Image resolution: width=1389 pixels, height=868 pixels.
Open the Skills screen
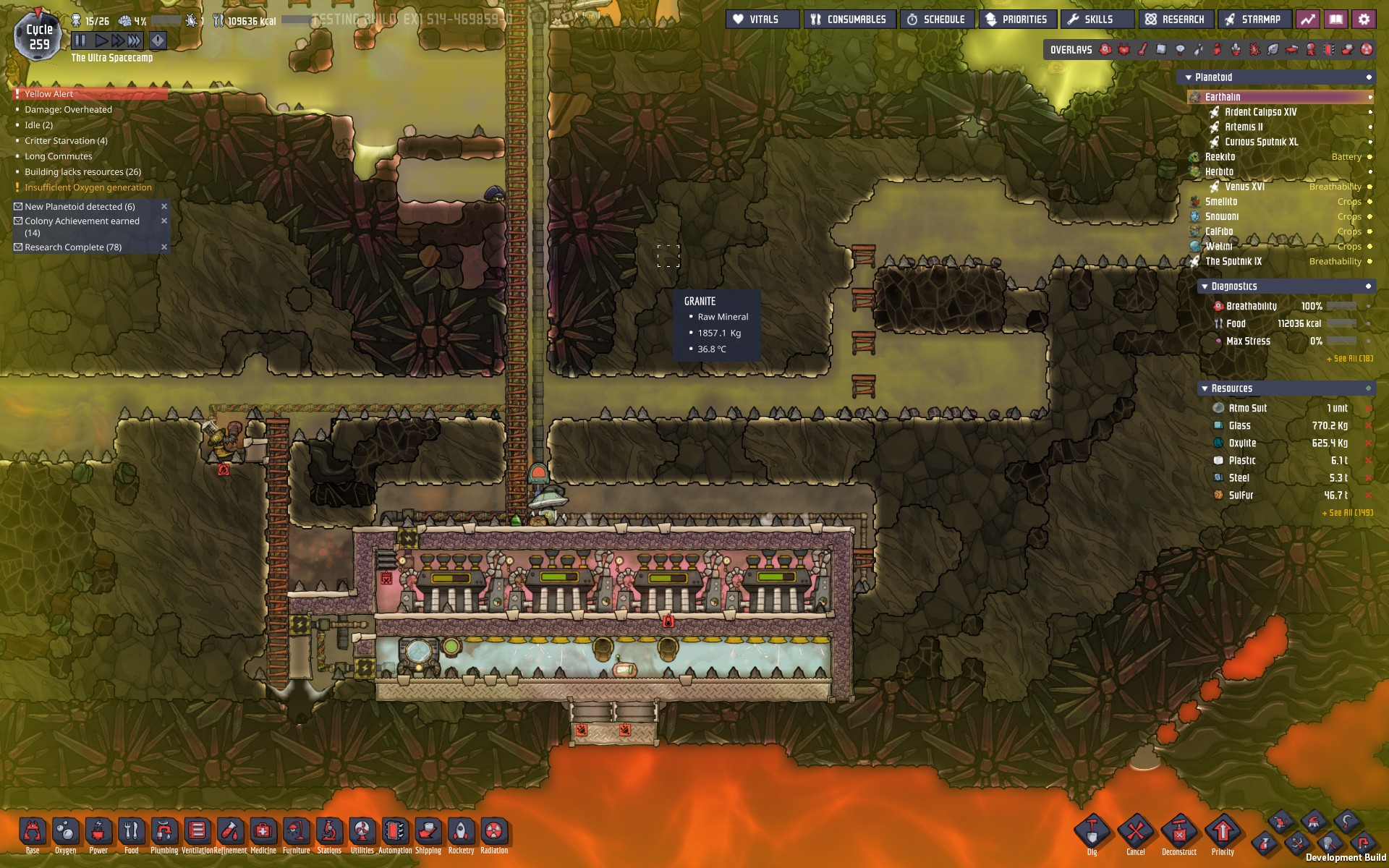pos(1092,20)
